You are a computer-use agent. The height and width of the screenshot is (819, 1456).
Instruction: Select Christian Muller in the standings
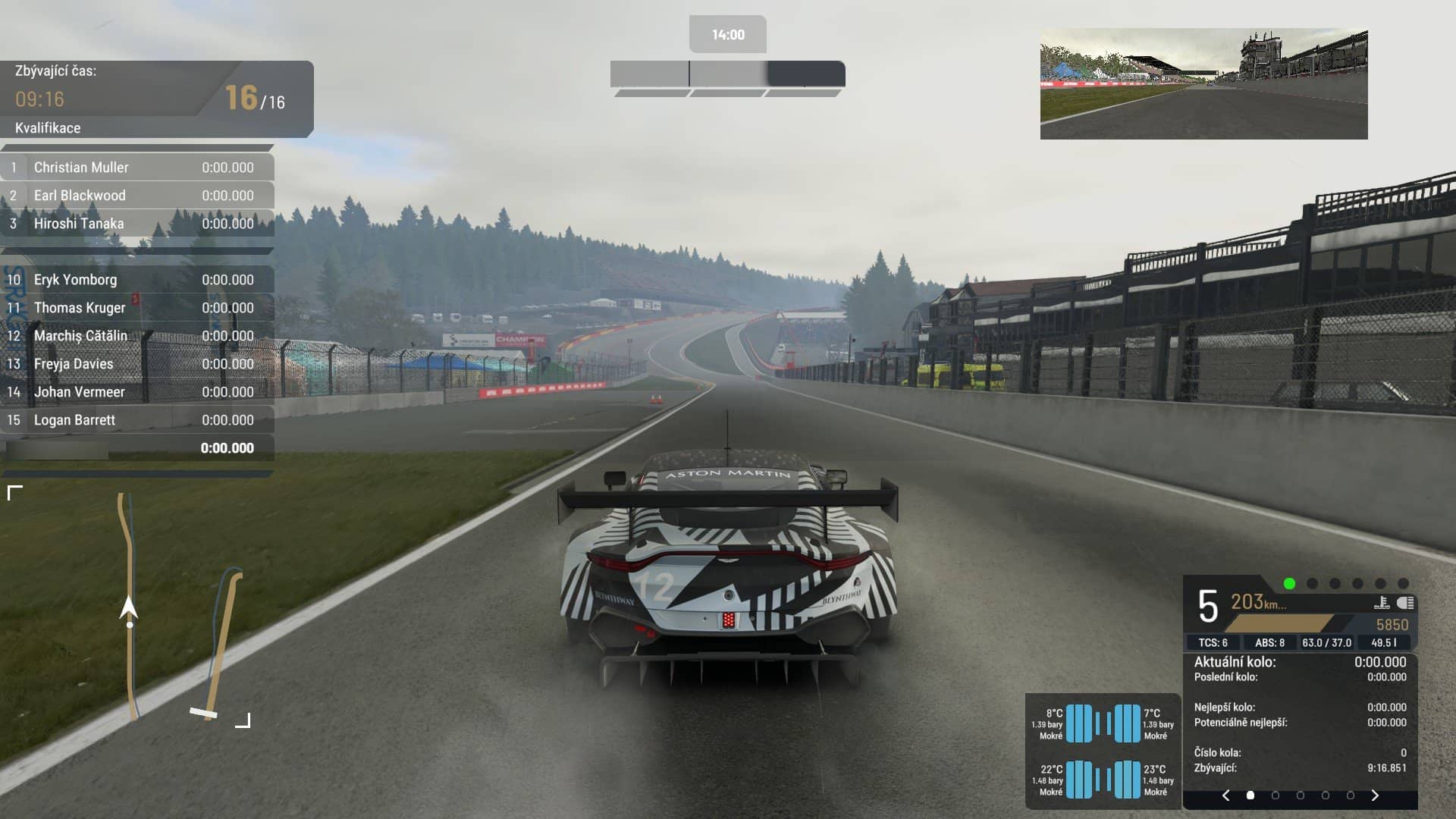(137, 168)
